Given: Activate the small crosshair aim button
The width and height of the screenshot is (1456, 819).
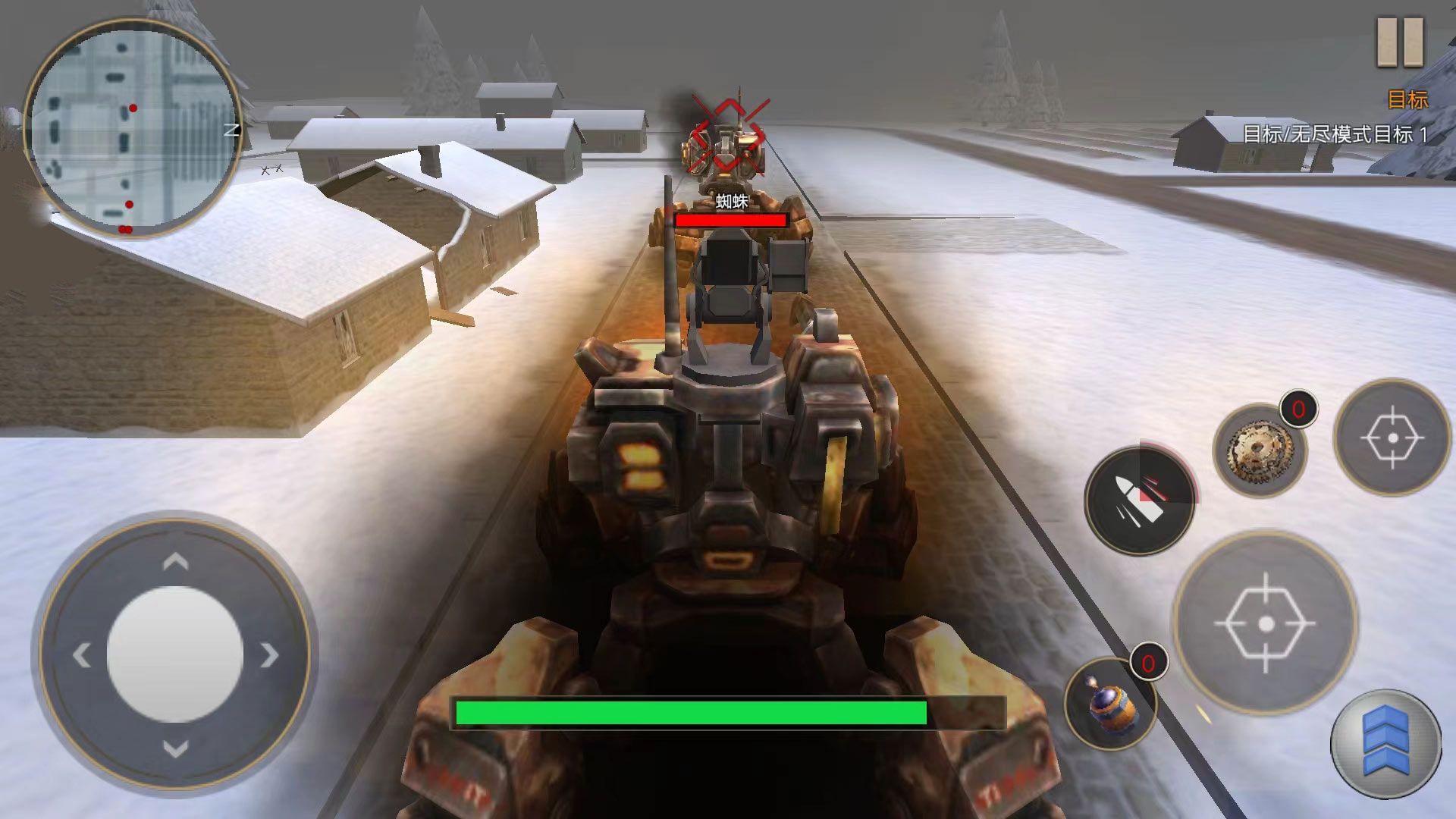Looking at the screenshot, I should pyautogui.click(x=1392, y=438).
